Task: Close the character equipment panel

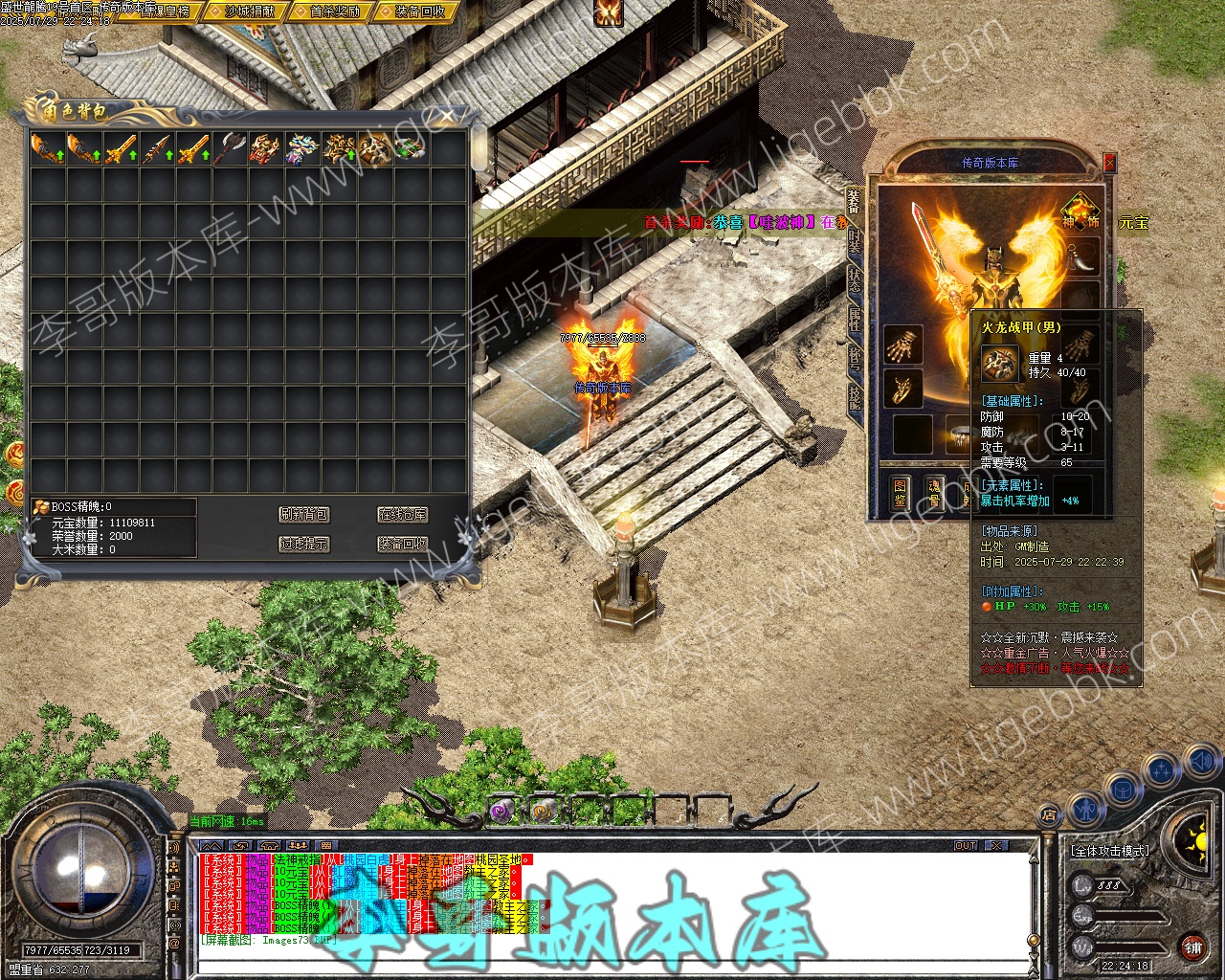Action: click(x=1109, y=163)
